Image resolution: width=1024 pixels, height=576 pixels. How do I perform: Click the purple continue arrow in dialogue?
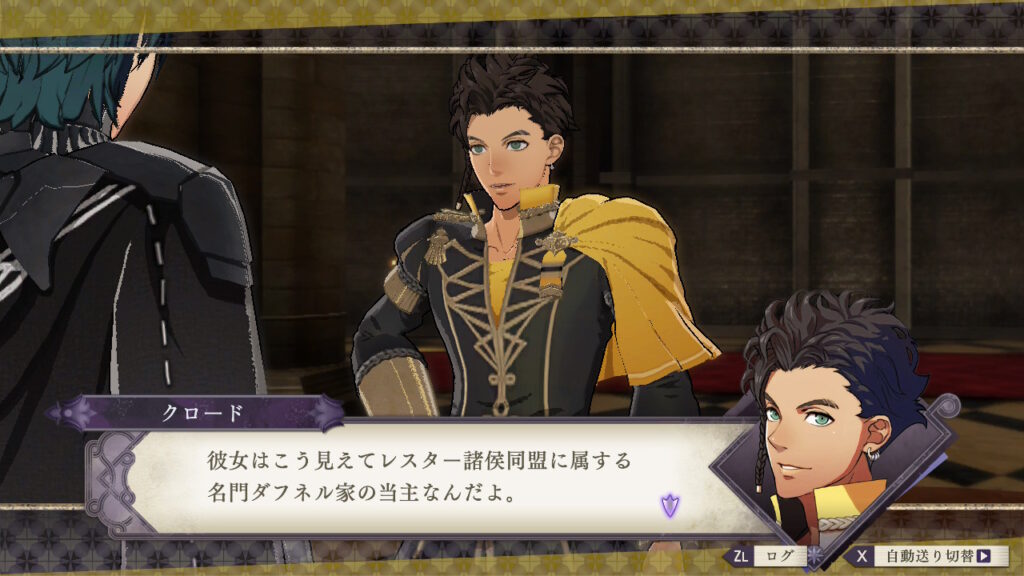[669, 506]
